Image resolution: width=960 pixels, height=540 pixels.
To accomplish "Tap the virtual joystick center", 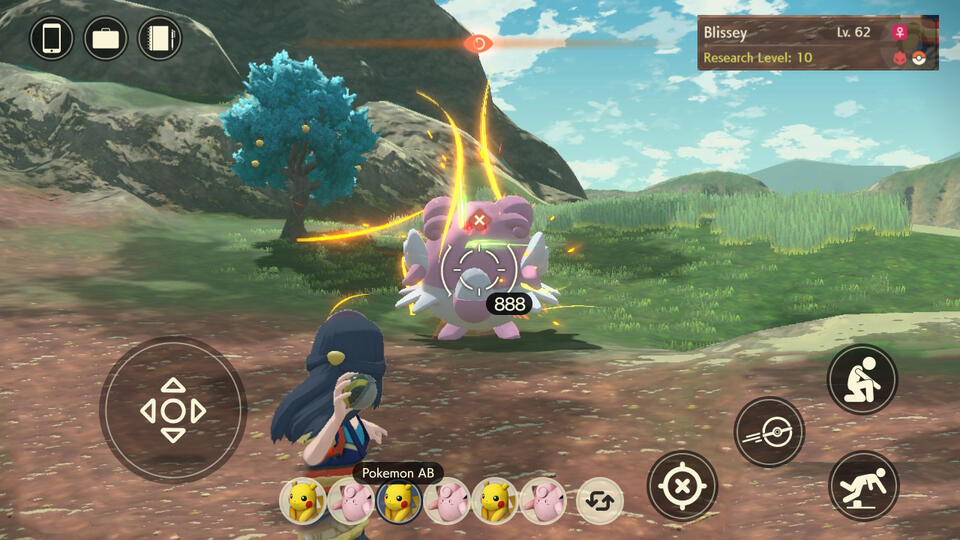I will [173, 410].
